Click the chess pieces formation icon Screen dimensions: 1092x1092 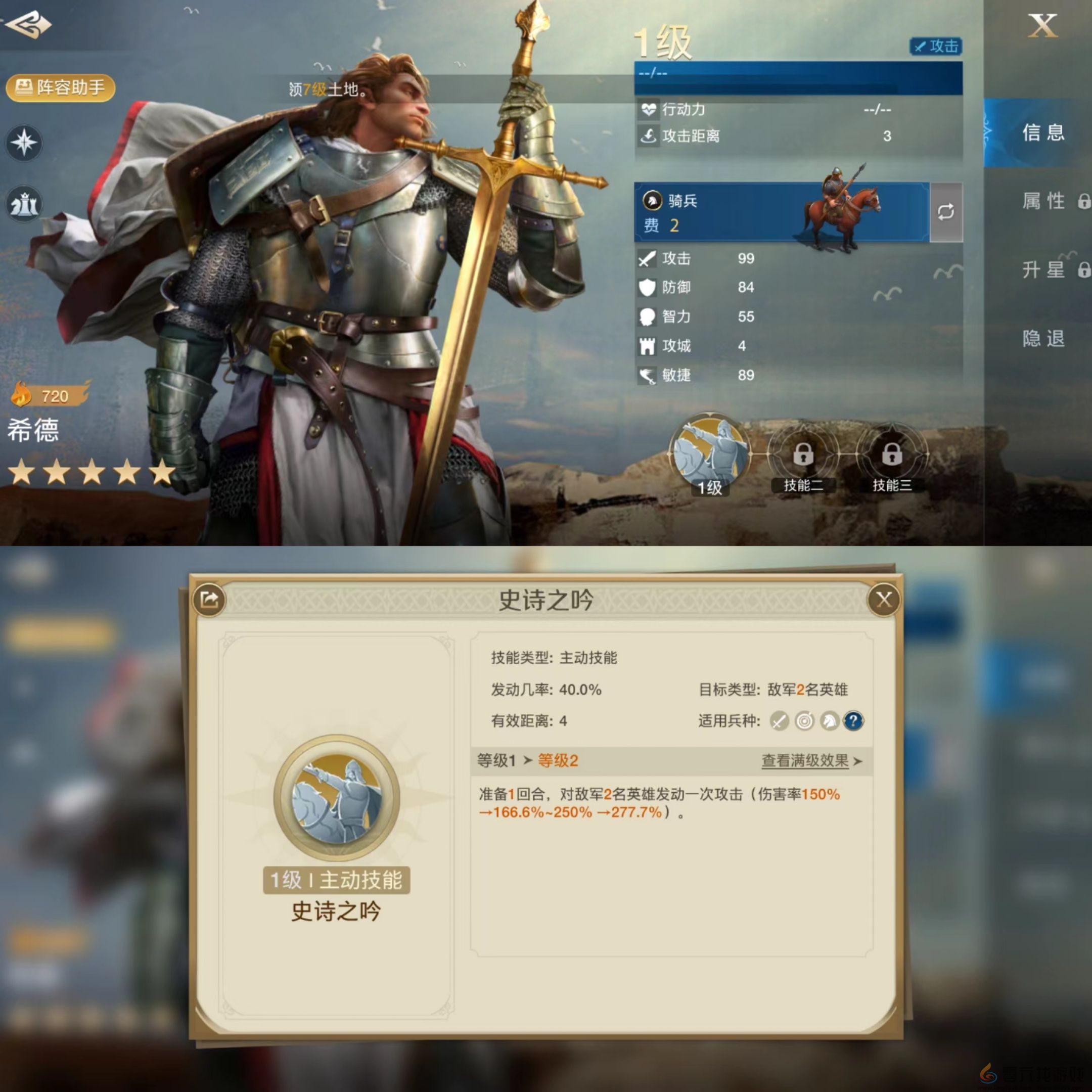coord(24,204)
